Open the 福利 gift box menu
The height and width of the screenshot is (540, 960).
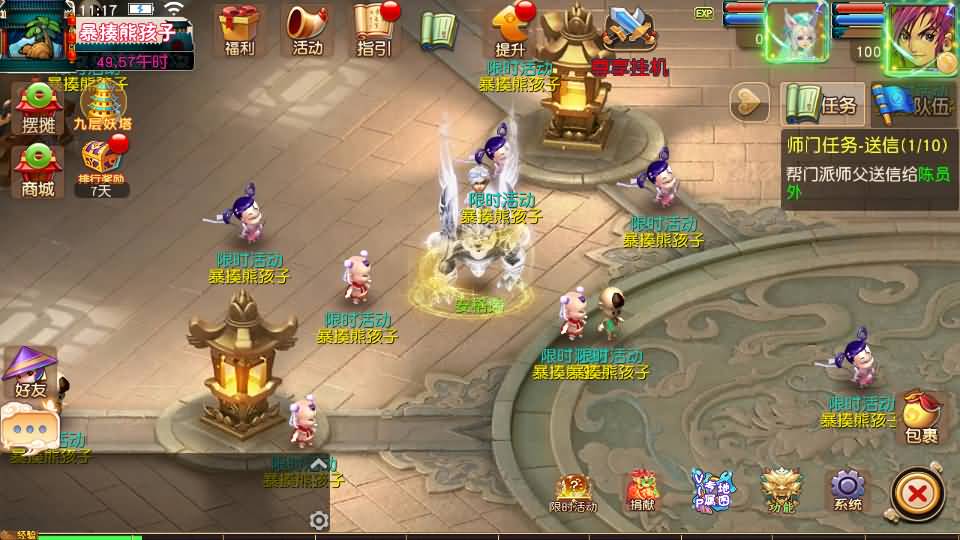point(240,28)
